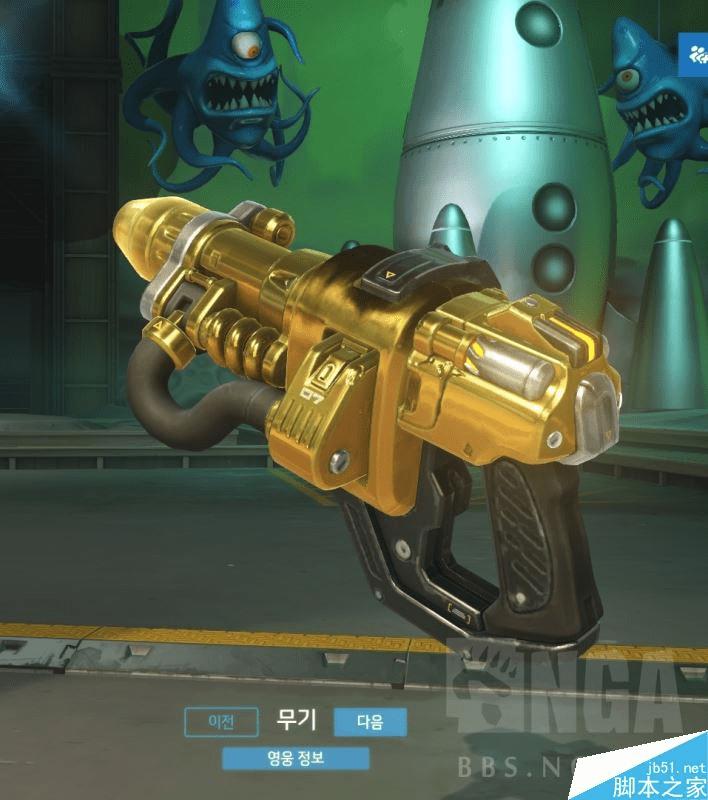Click the 이전 (previous) button
The image size is (708, 800).
point(221,720)
